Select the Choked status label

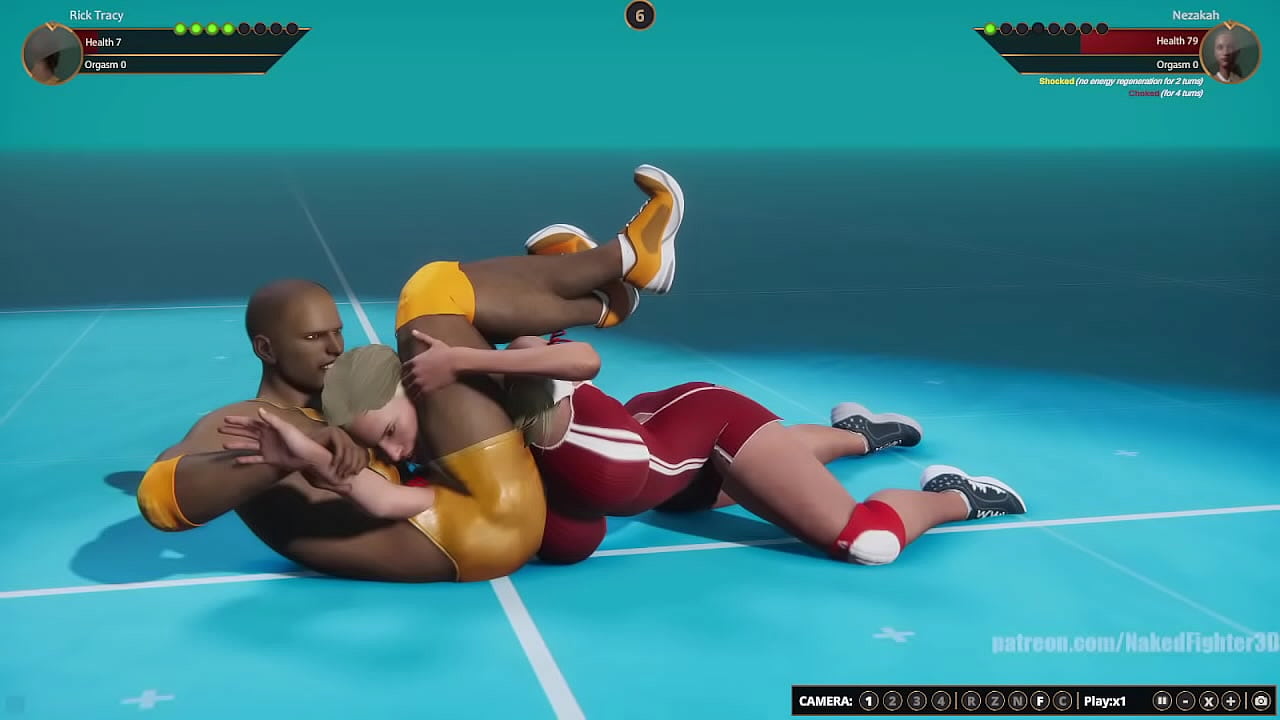pyautogui.click(x=1143, y=91)
